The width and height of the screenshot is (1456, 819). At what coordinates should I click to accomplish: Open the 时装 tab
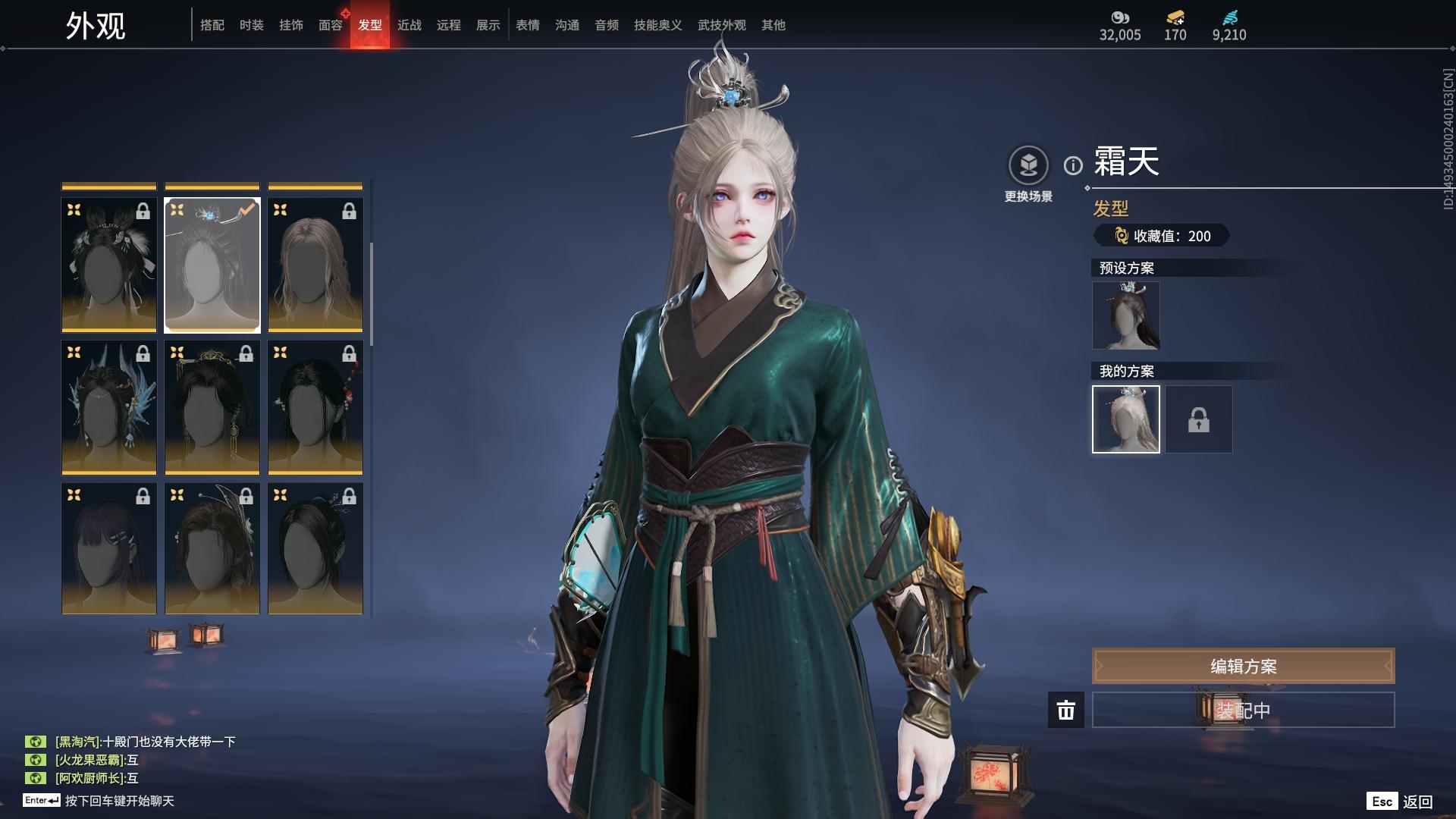pyautogui.click(x=252, y=25)
